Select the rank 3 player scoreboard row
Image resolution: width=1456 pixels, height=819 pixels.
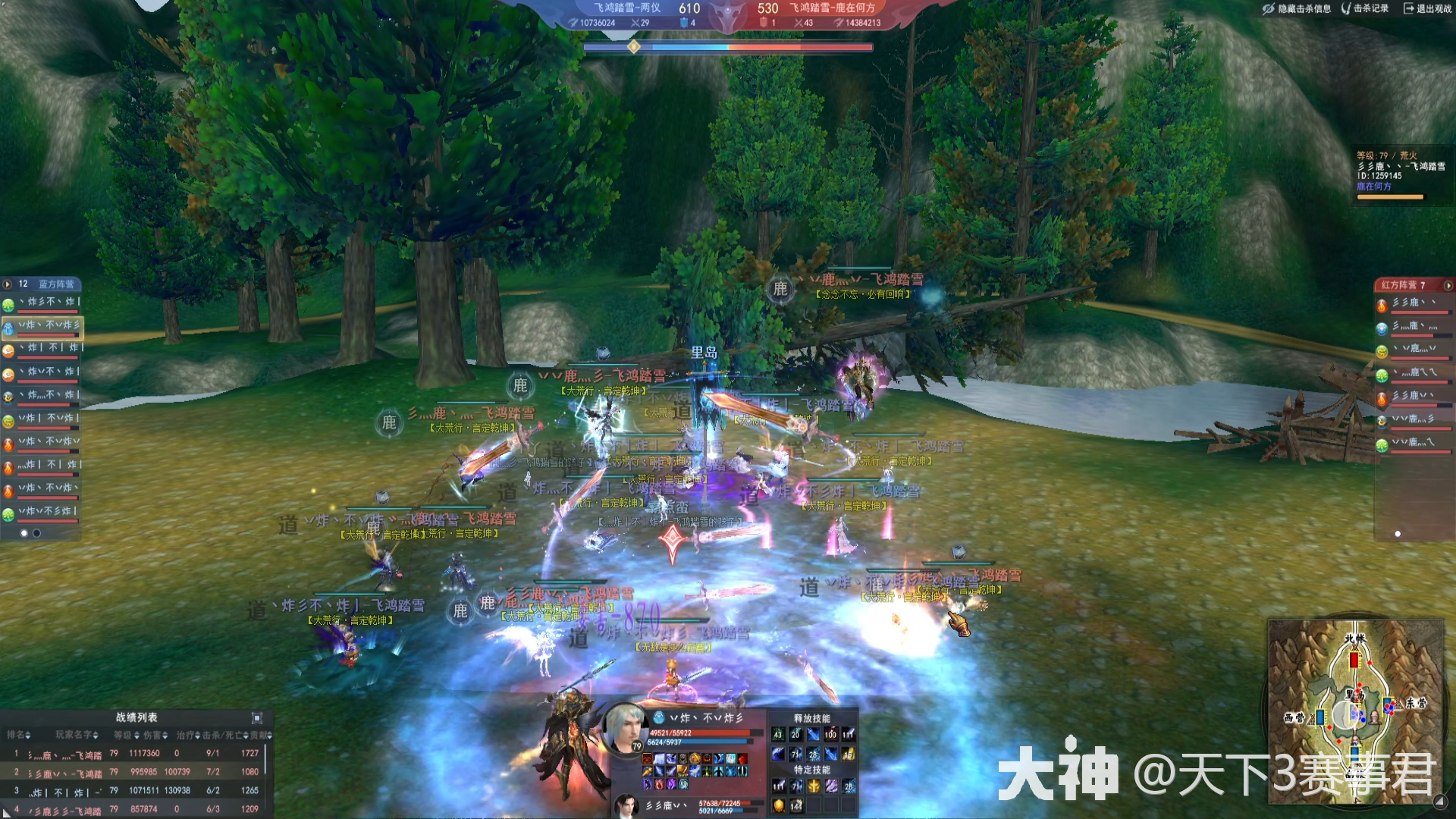[136, 790]
